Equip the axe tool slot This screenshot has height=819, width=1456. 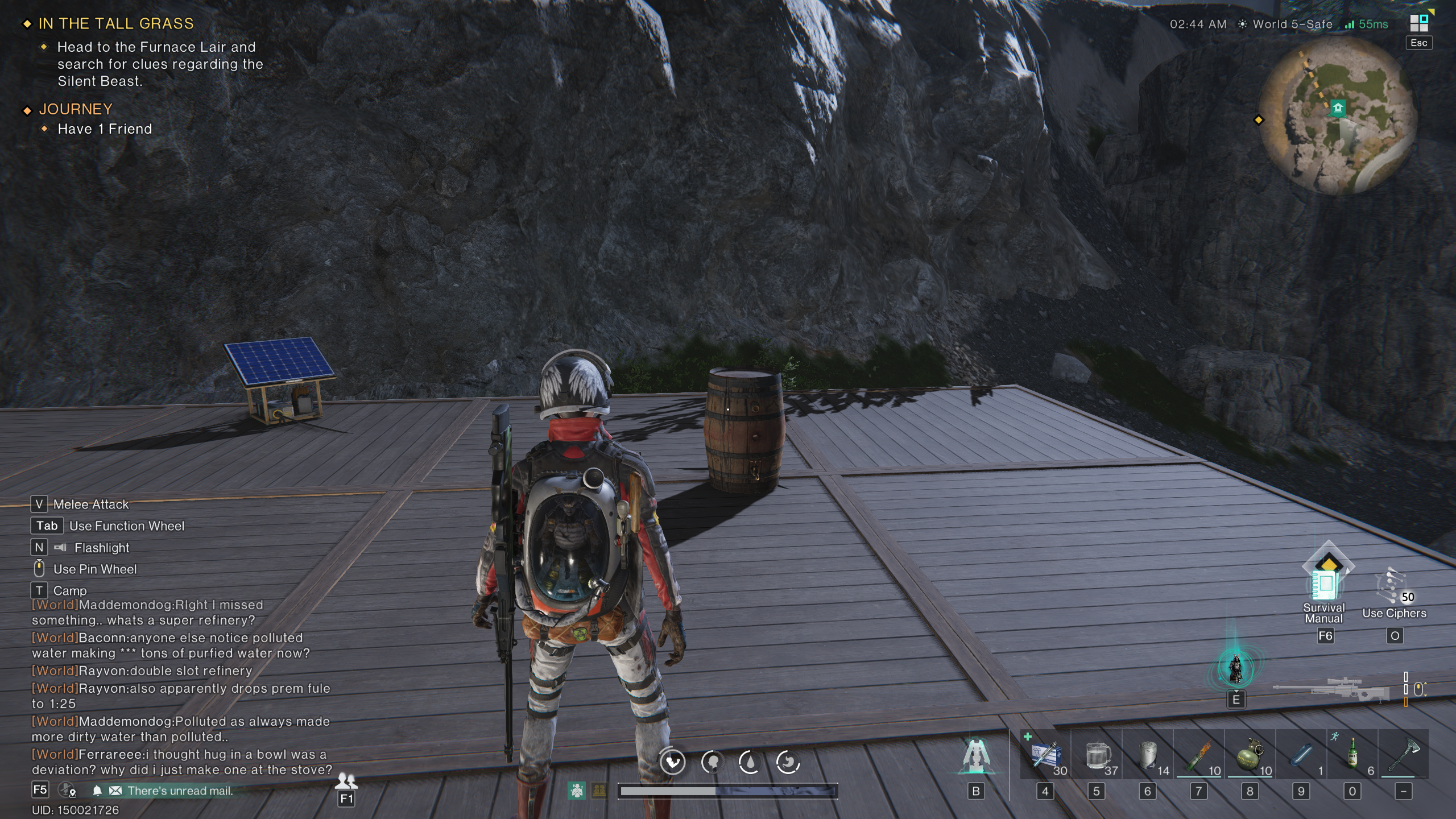(x=1404, y=755)
